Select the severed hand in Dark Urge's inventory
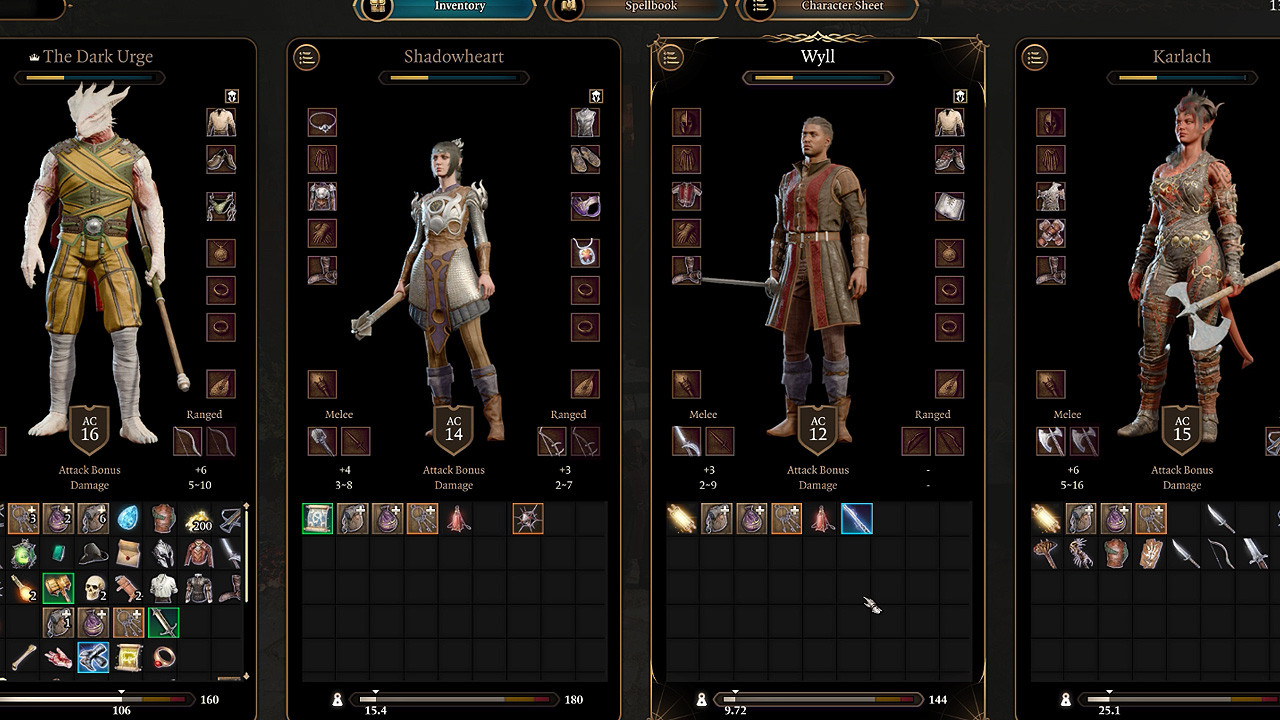This screenshot has width=1280, height=720. pos(58,657)
